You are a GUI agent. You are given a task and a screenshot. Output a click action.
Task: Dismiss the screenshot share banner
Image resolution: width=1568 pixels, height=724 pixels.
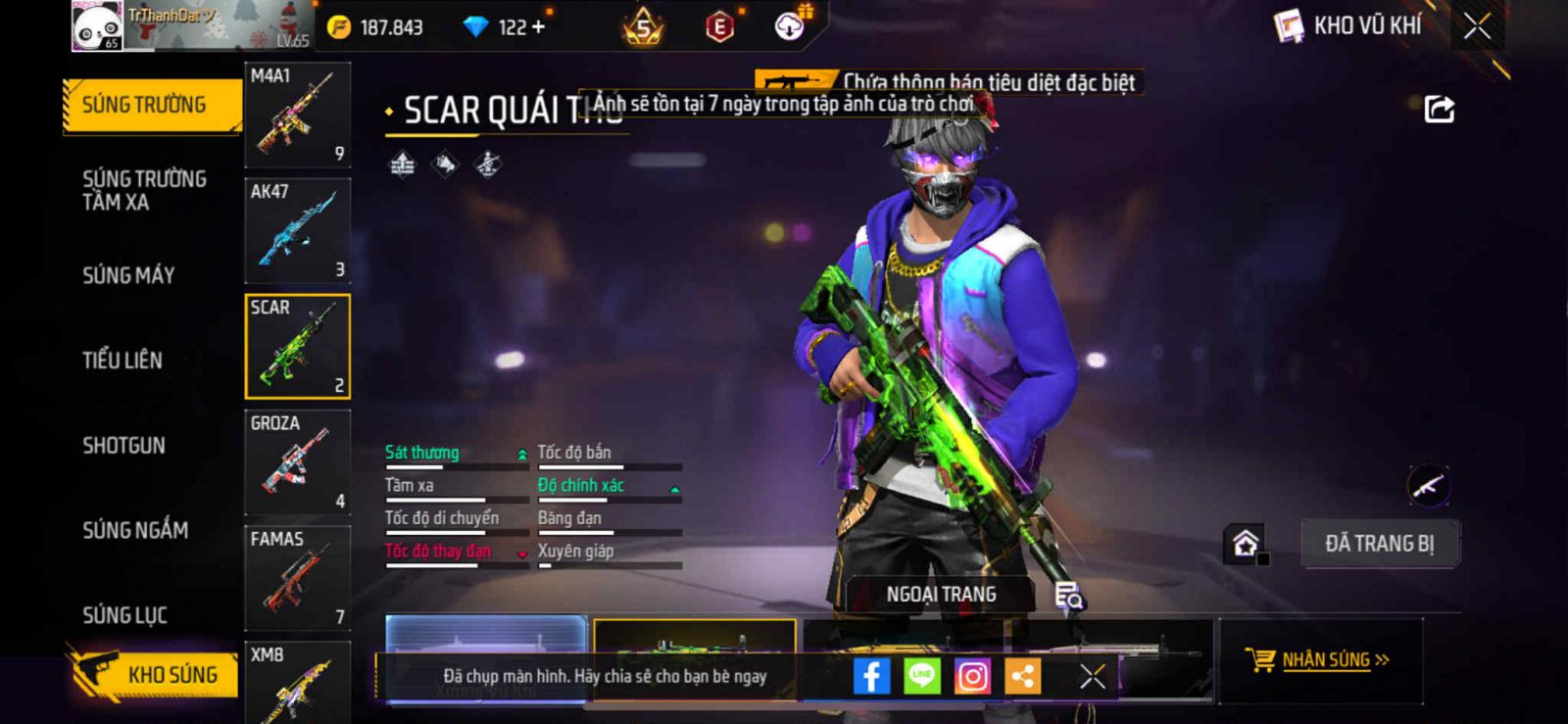point(1092,676)
